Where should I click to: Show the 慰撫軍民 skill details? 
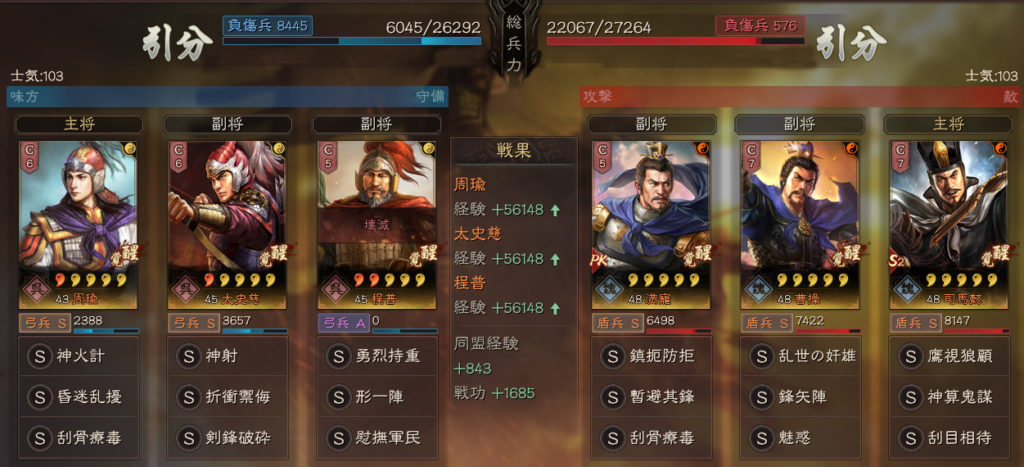[x=377, y=437]
